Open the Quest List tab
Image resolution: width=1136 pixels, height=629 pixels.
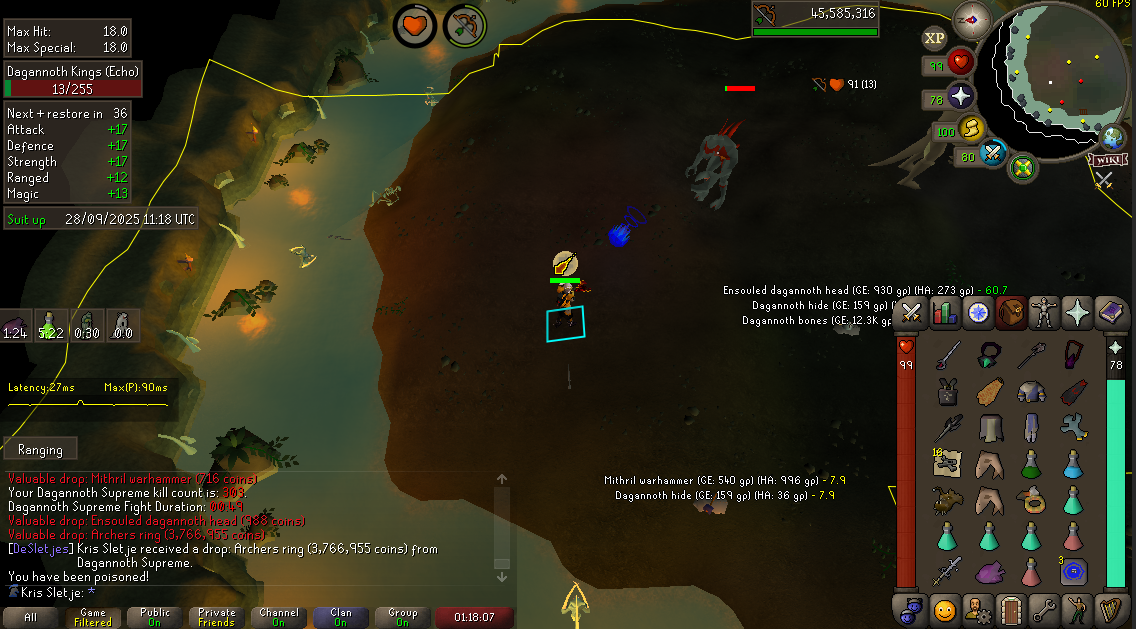pos(978,313)
